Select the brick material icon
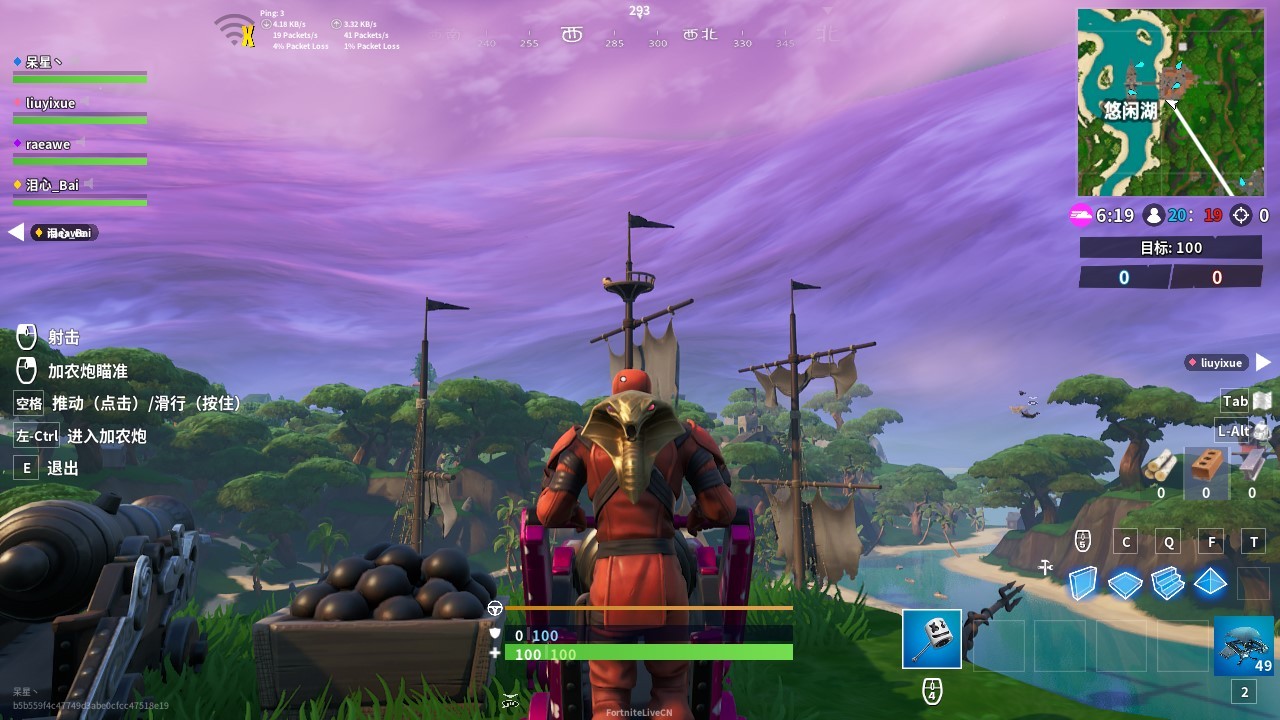Screen dimensions: 1280x720 [x=1206, y=466]
